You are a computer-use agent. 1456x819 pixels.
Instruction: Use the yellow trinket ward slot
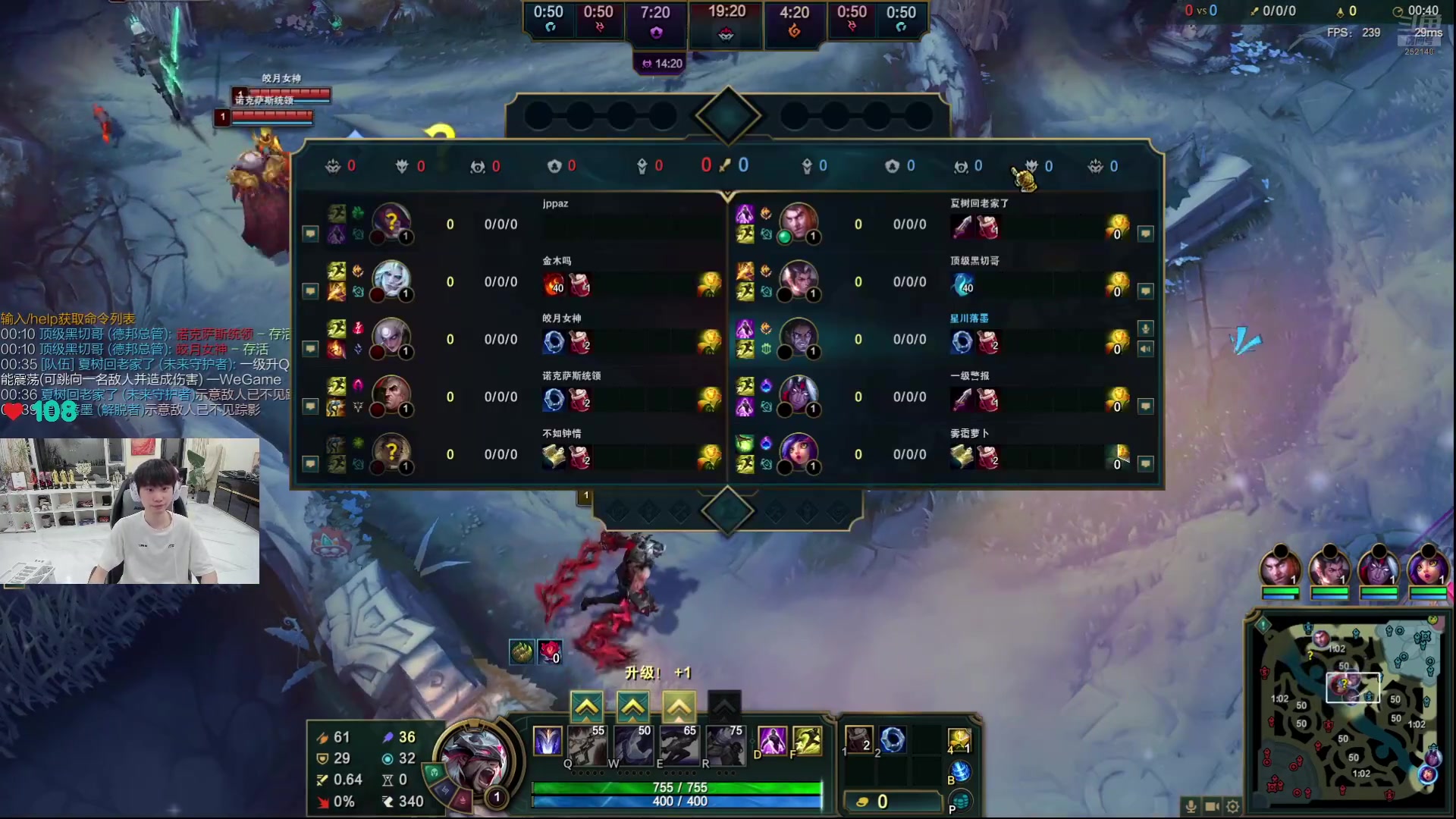click(x=959, y=739)
